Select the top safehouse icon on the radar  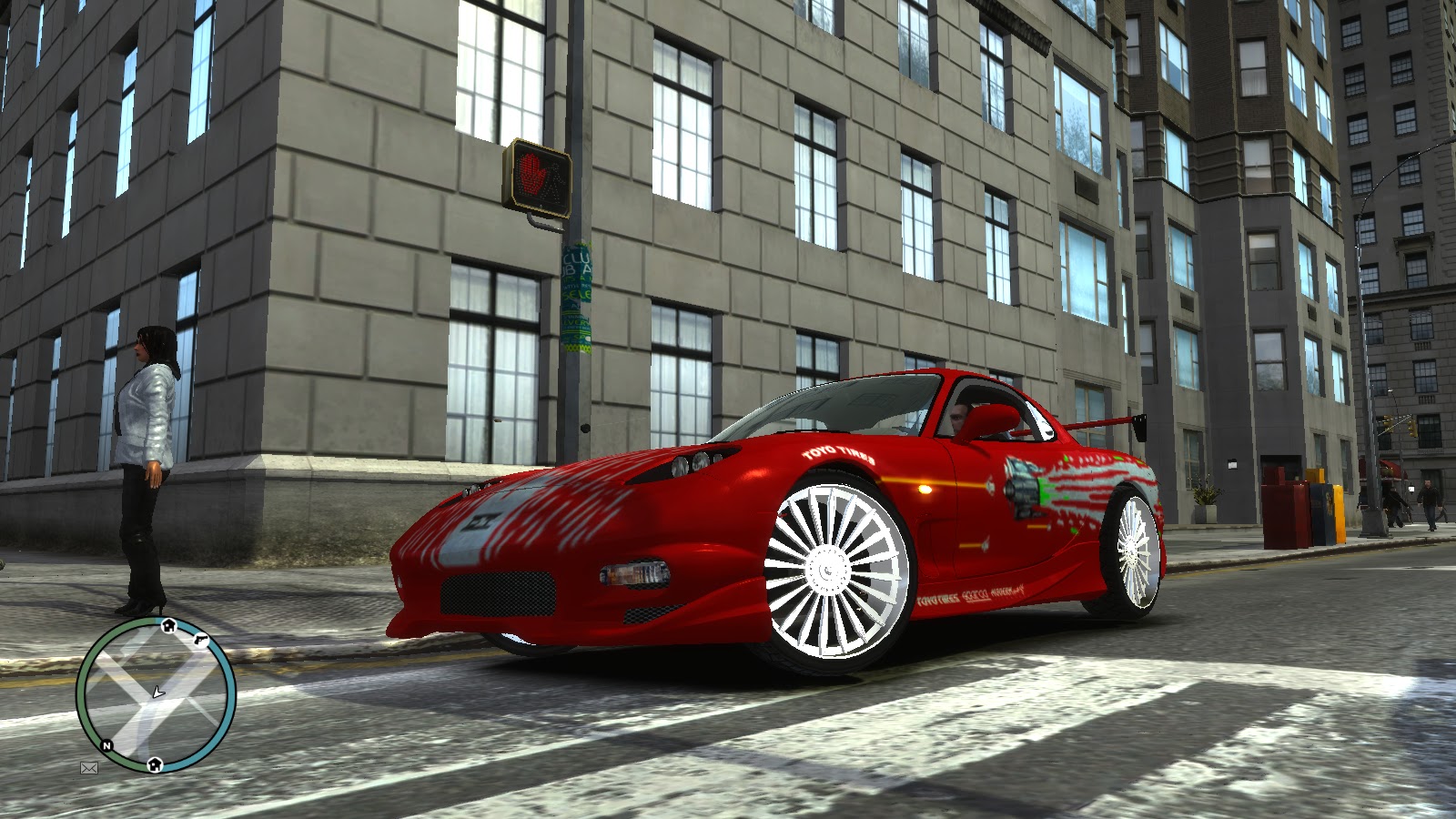tap(168, 625)
